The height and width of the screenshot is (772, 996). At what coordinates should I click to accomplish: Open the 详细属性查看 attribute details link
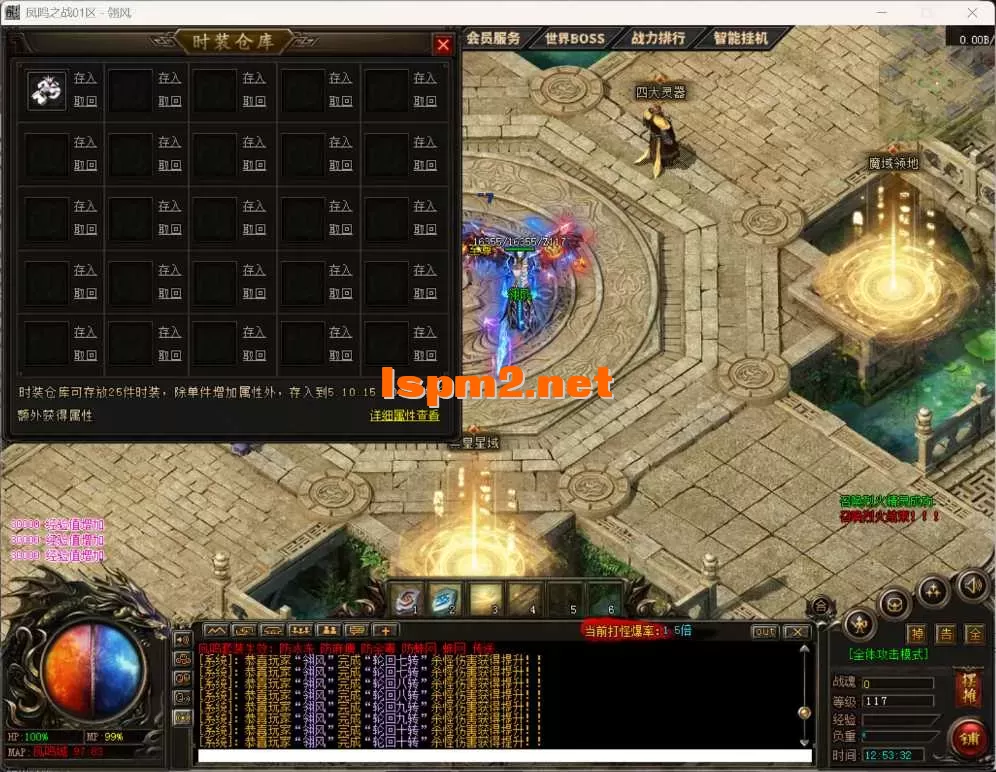[404, 415]
